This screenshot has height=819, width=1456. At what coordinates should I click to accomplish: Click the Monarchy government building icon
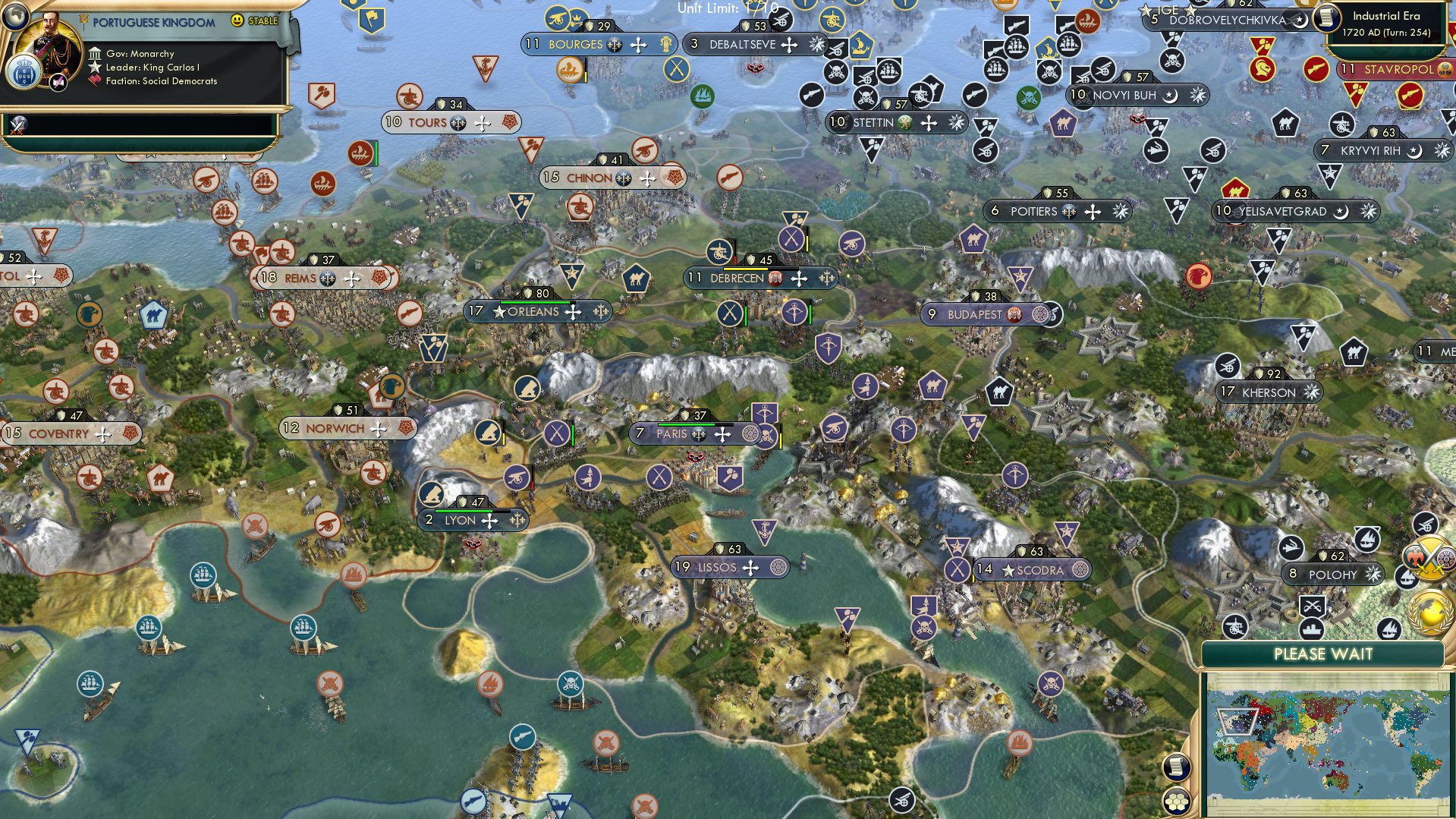(x=96, y=54)
